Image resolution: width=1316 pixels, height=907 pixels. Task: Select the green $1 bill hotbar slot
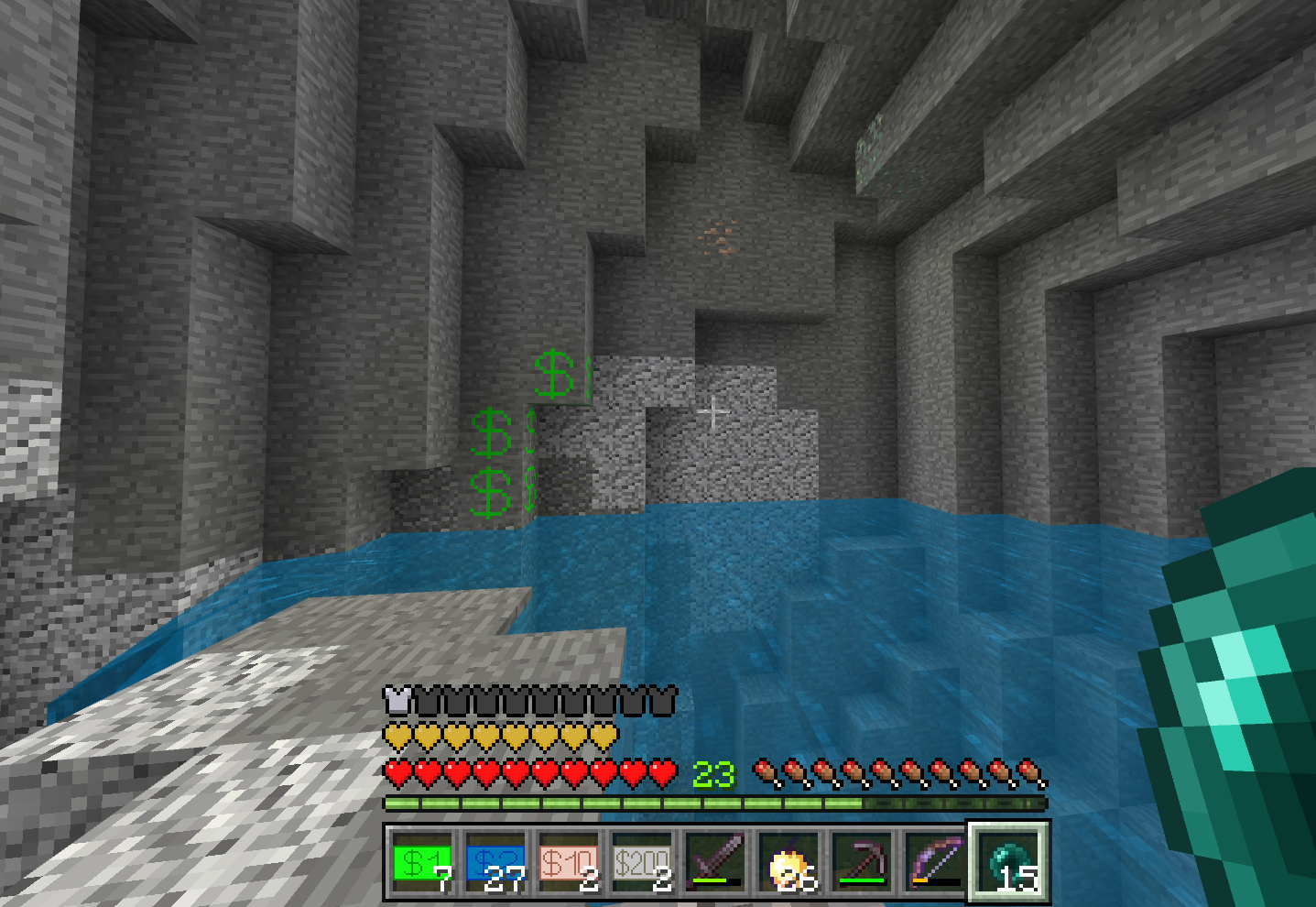pyautogui.click(x=422, y=864)
